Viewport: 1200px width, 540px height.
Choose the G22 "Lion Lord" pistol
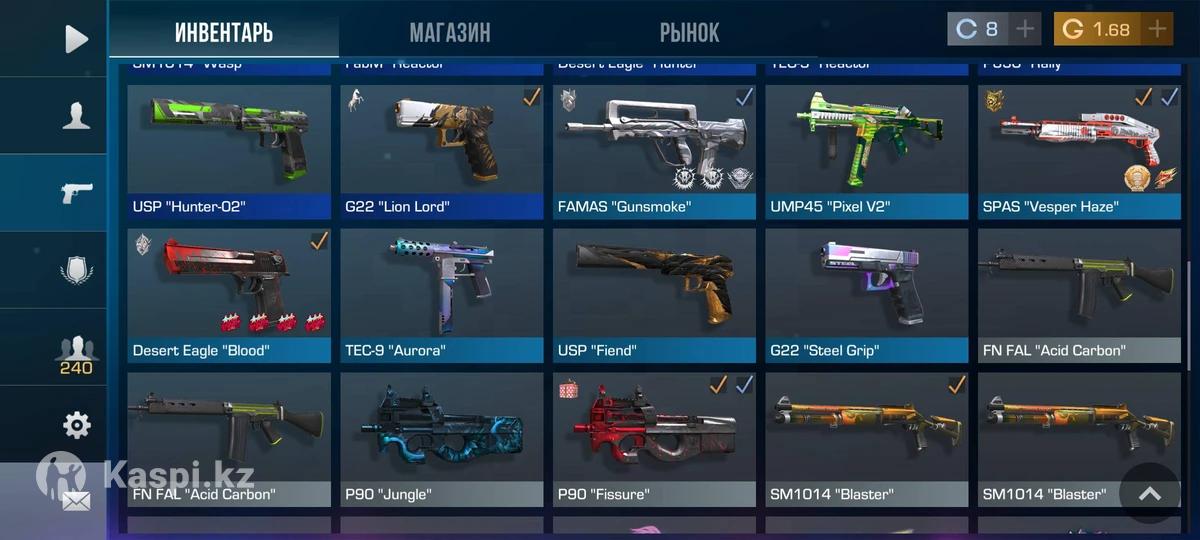click(x=441, y=150)
